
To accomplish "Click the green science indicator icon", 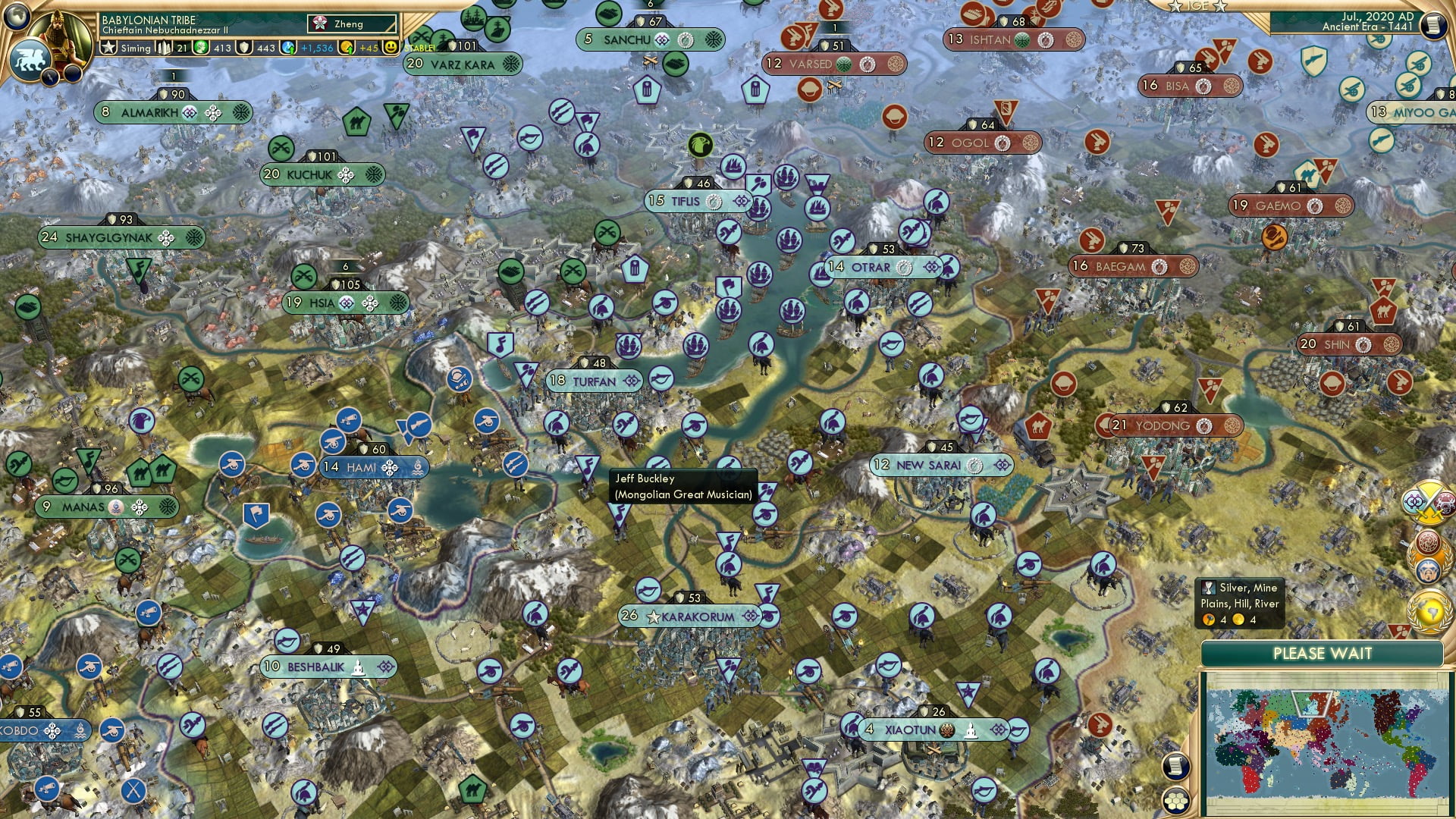I will (x=200, y=47).
